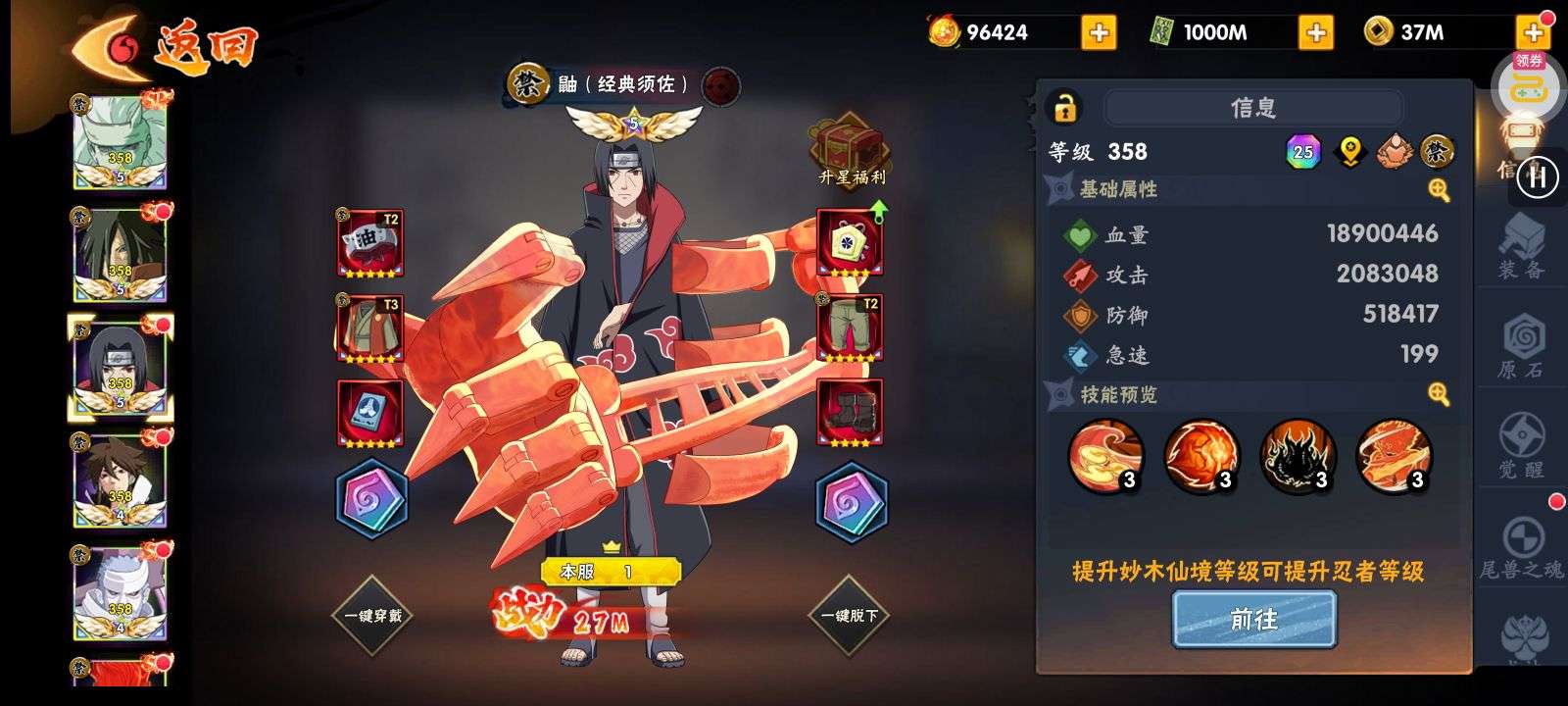Magnify the 技能预览 skill details

(1438, 394)
